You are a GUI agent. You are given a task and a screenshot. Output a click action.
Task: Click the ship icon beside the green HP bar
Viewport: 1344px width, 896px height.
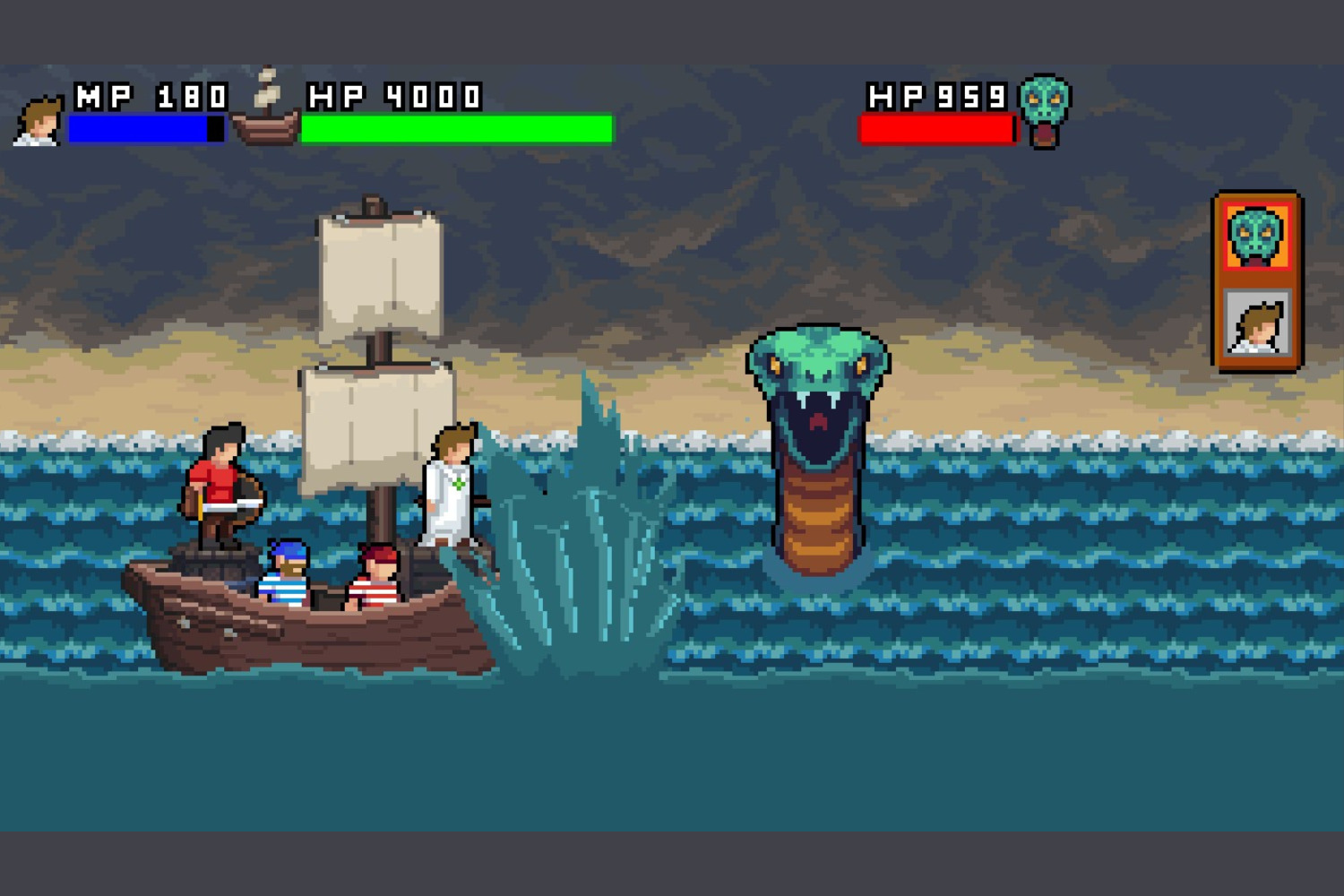(266, 109)
